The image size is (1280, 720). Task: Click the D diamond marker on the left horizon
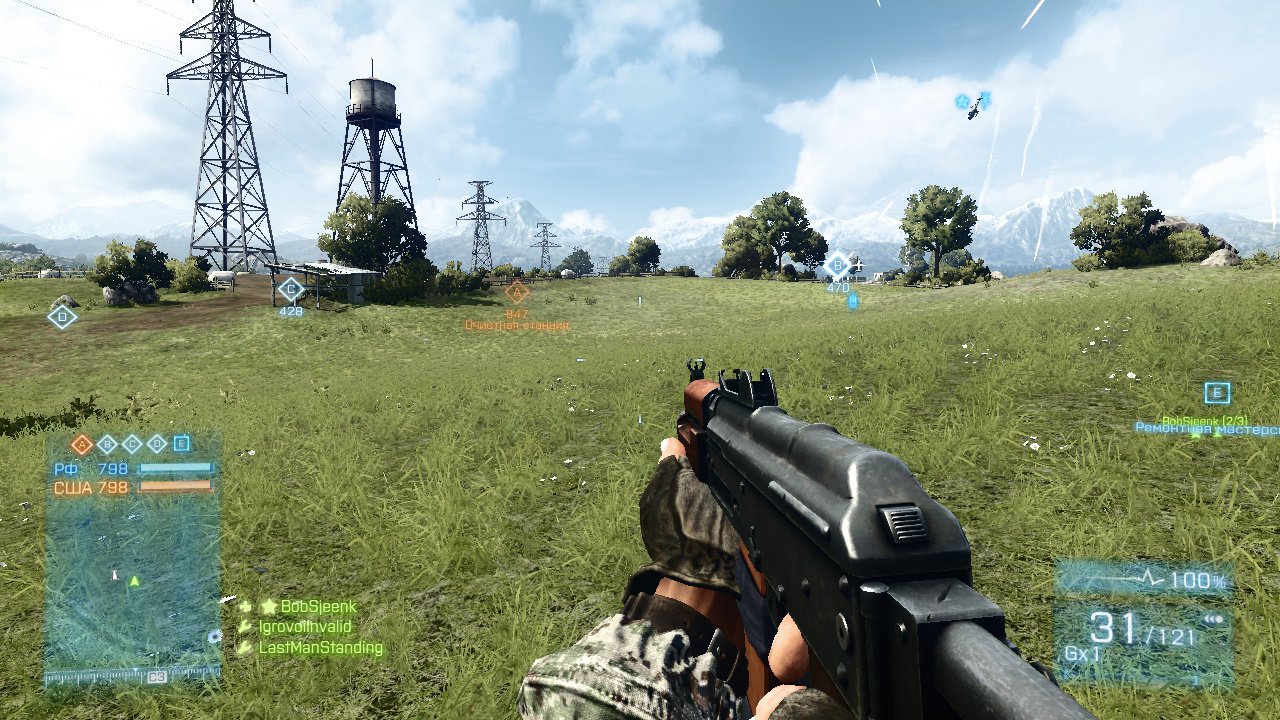click(62, 317)
